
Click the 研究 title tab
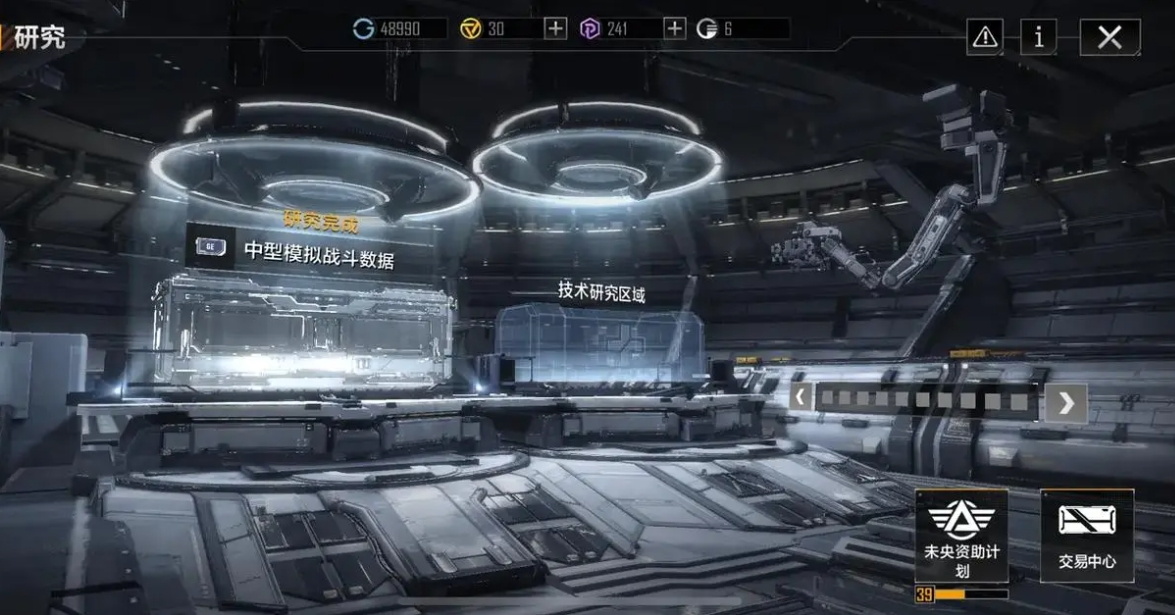click(40, 39)
